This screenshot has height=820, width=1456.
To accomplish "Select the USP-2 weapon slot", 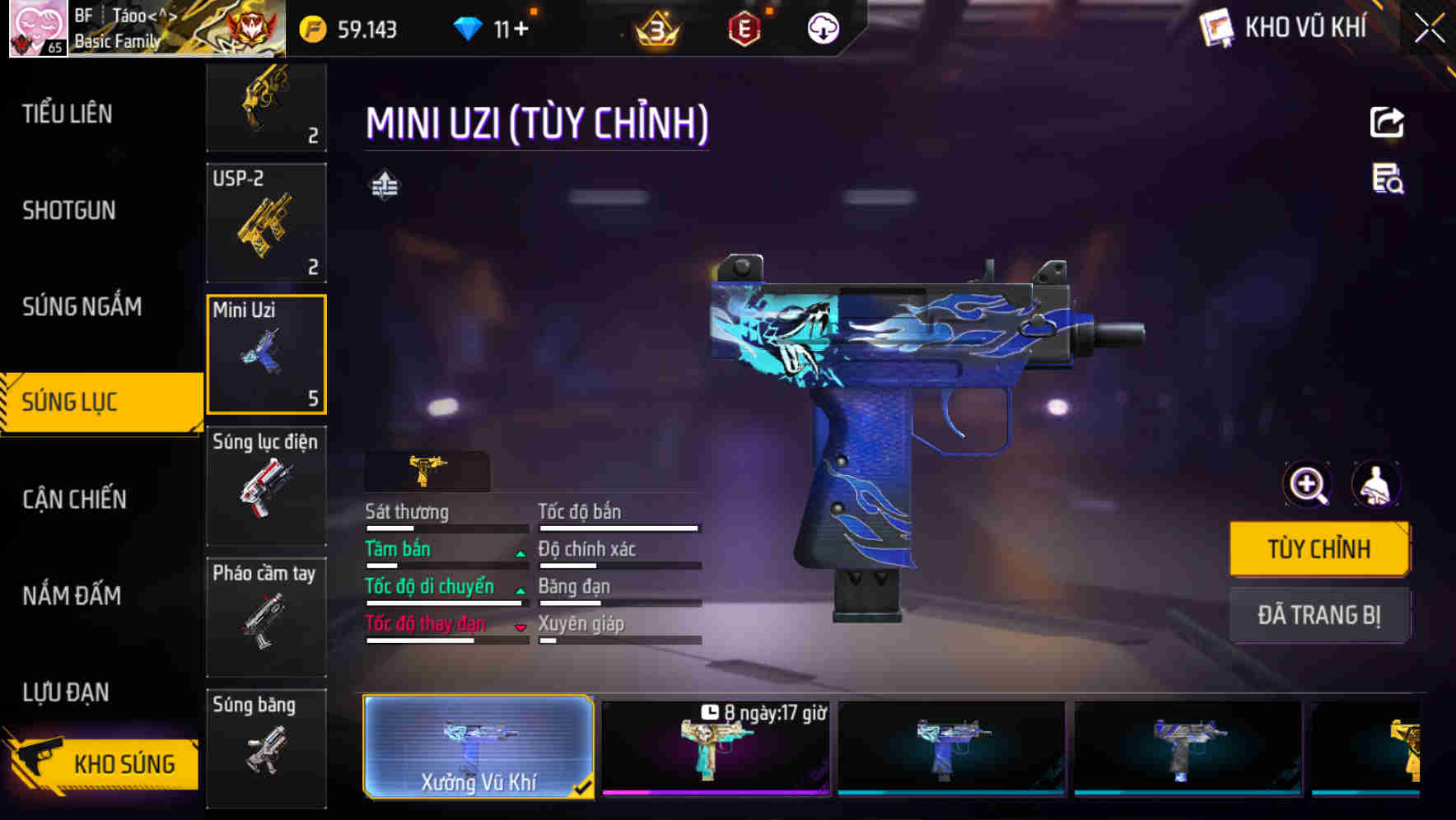I will (x=266, y=223).
